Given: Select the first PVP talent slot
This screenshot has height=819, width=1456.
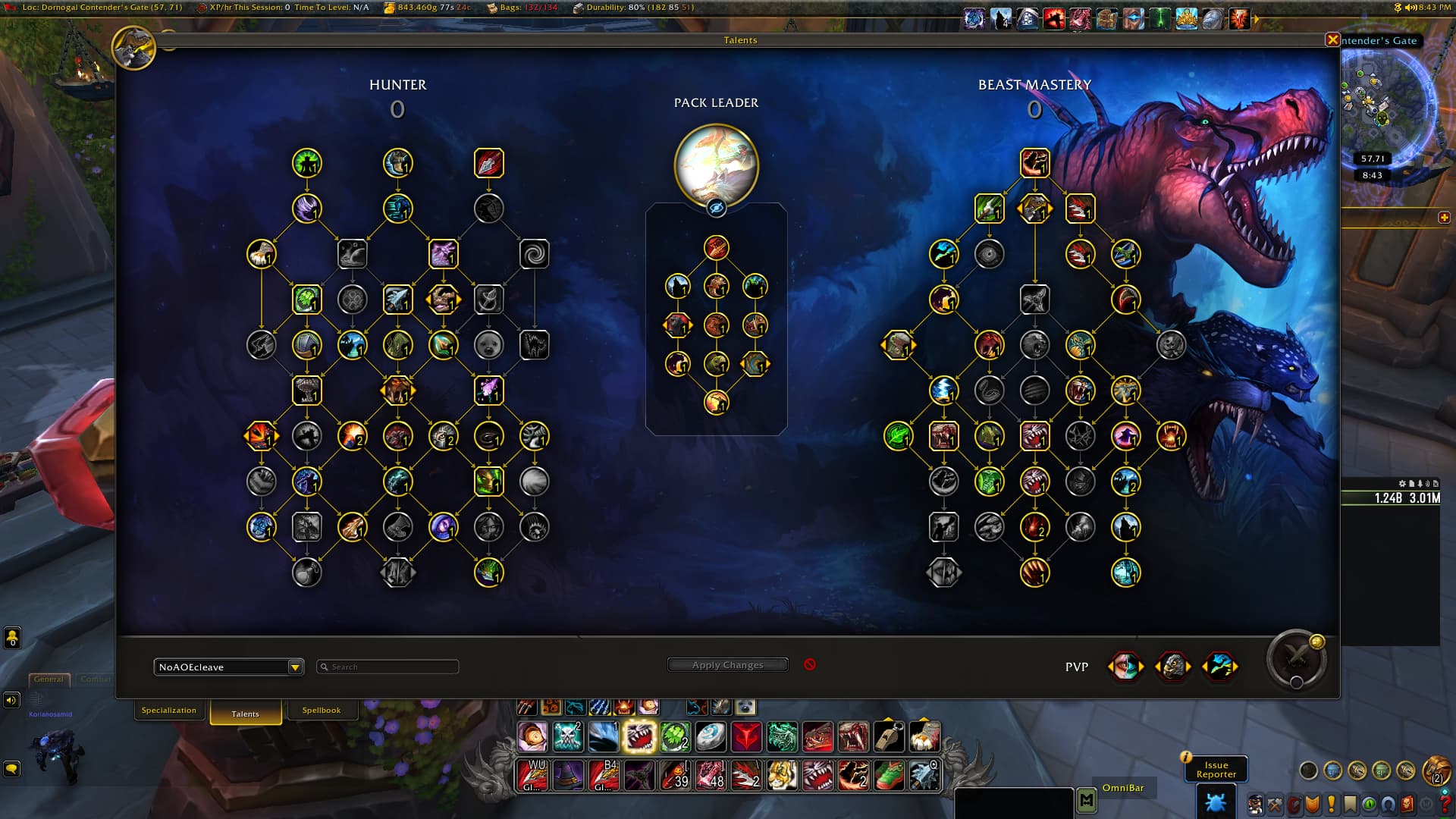Looking at the screenshot, I should (x=1125, y=667).
